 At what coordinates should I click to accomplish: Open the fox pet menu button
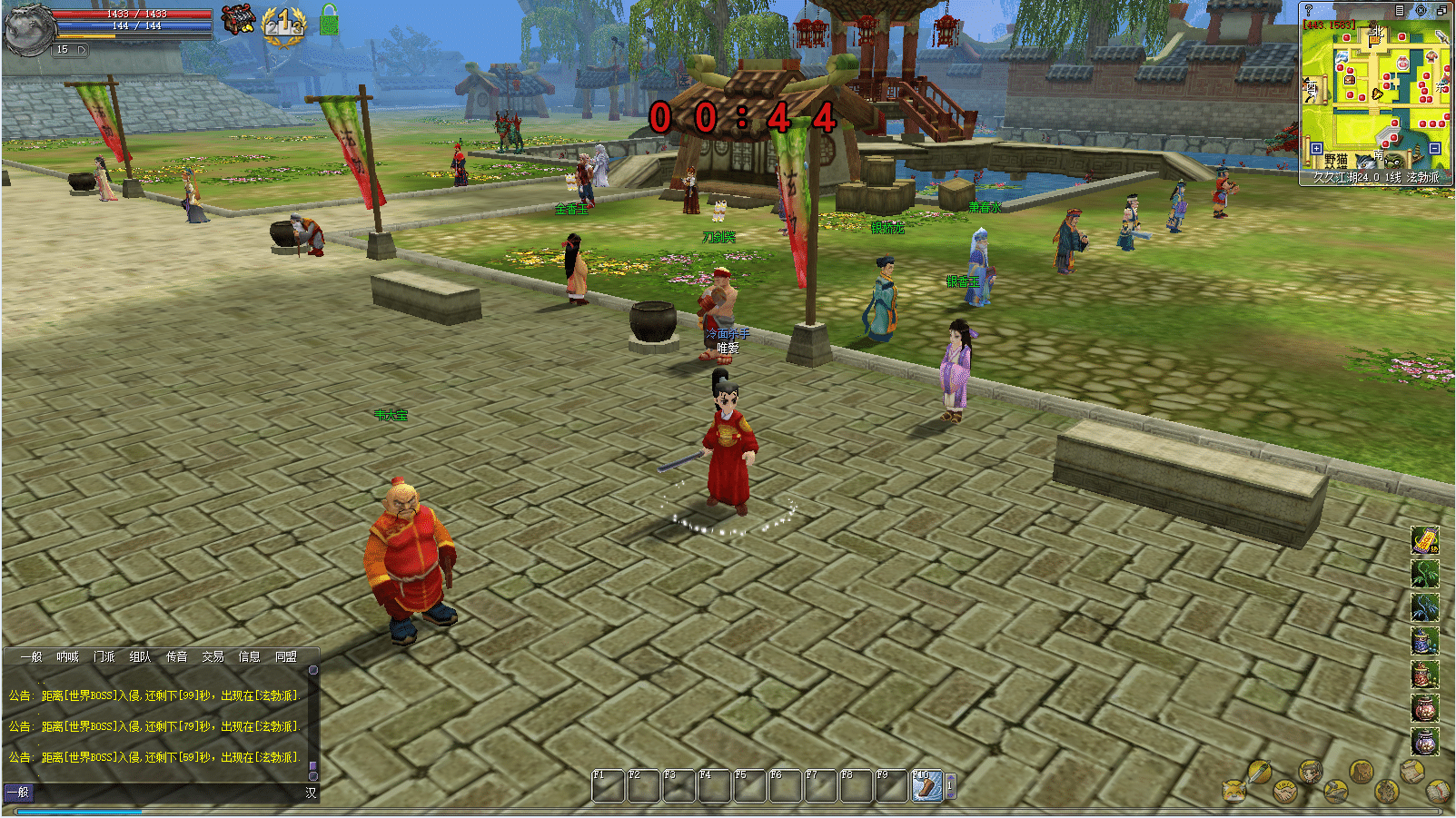pyautogui.click(x=1233, y=790)
